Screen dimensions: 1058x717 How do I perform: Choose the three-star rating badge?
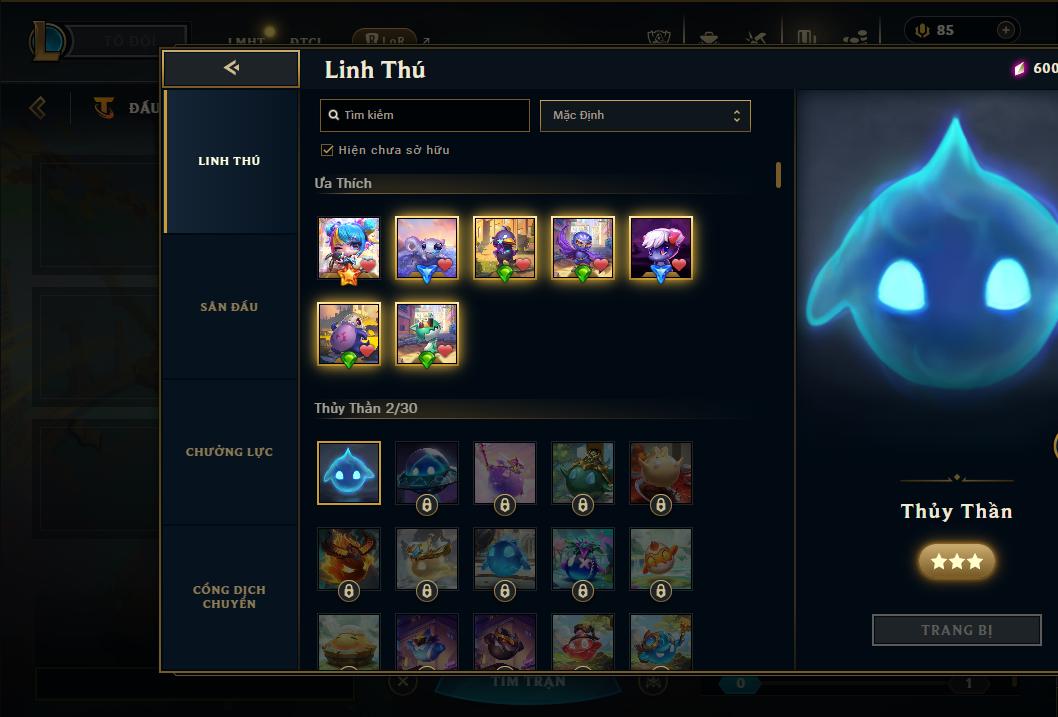coord(956,562)
